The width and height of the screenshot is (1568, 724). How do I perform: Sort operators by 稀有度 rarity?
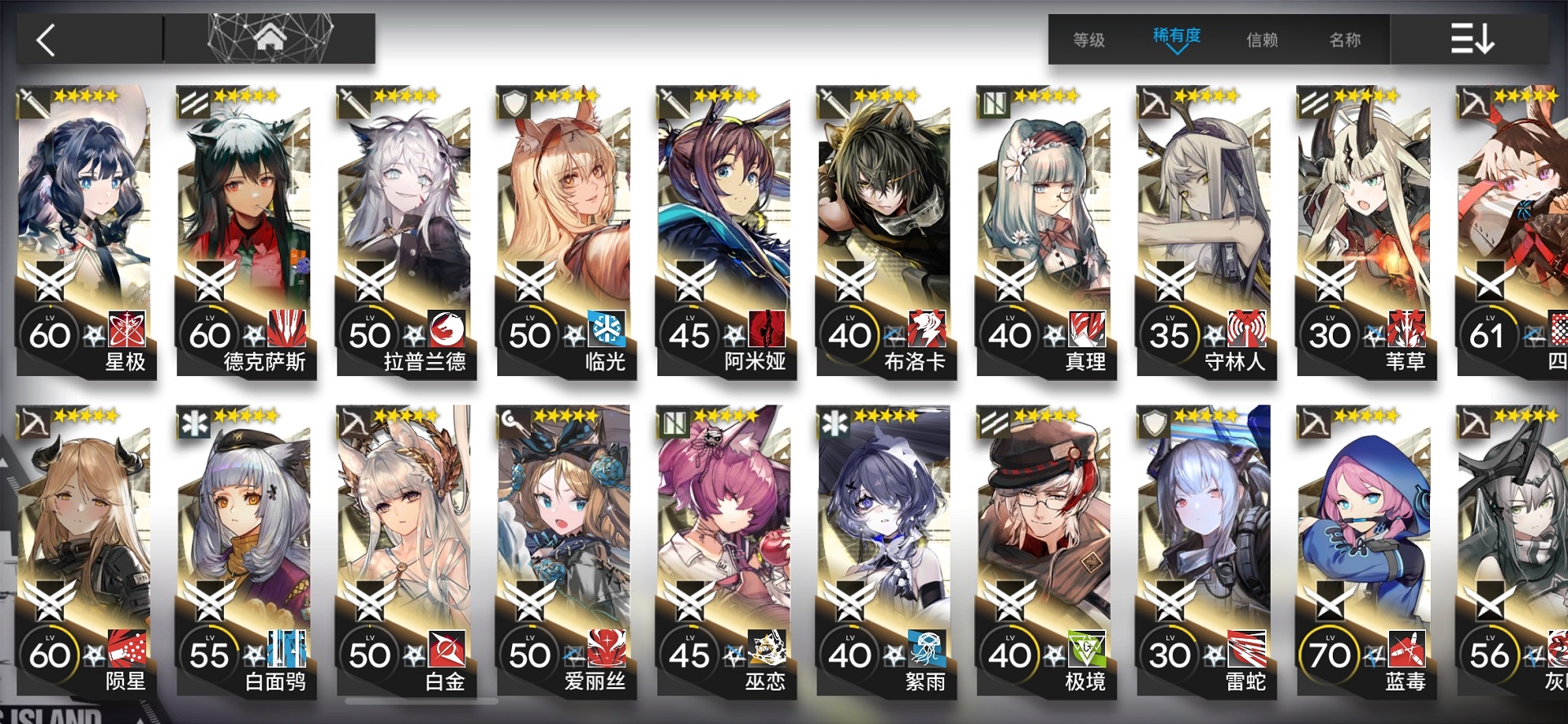click(x=1176, y=38)
